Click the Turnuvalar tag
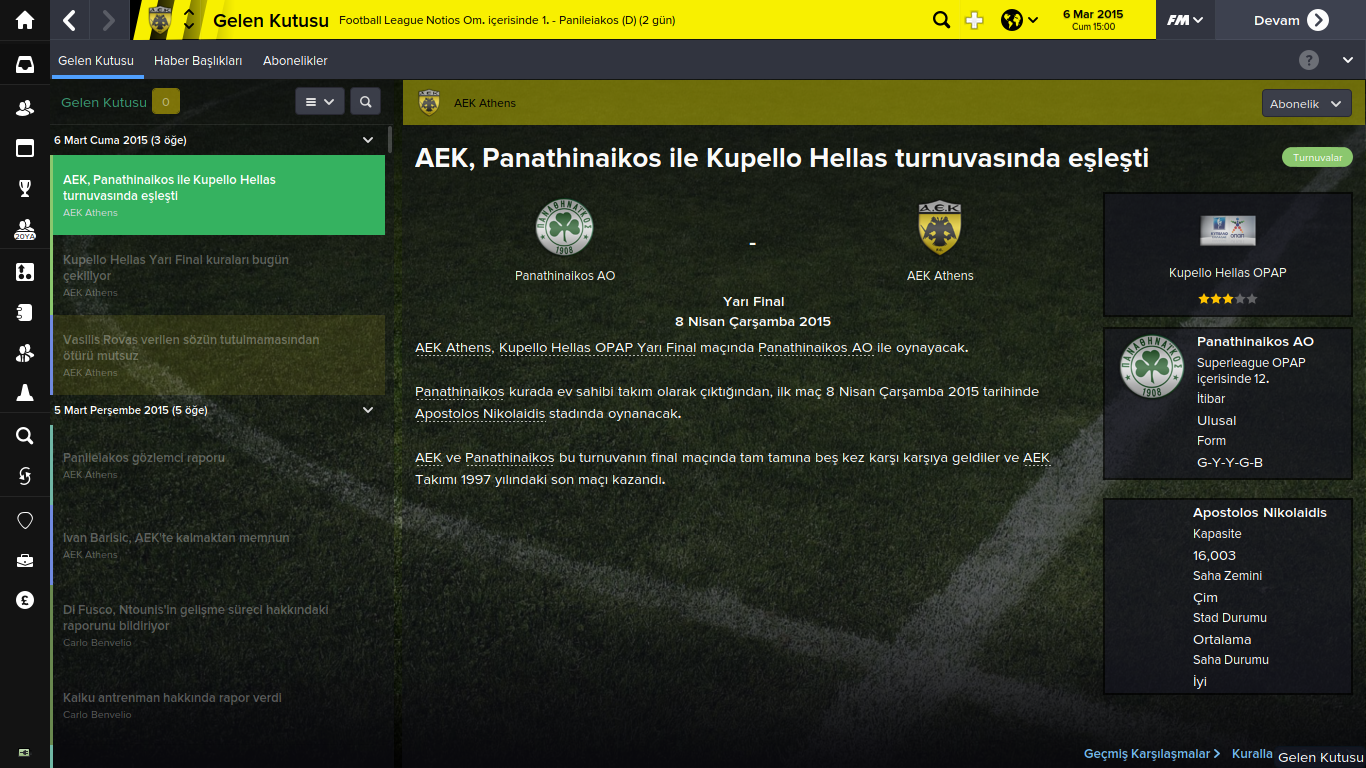This screenshot has width=1366, height=768. tap(1317, 158)
